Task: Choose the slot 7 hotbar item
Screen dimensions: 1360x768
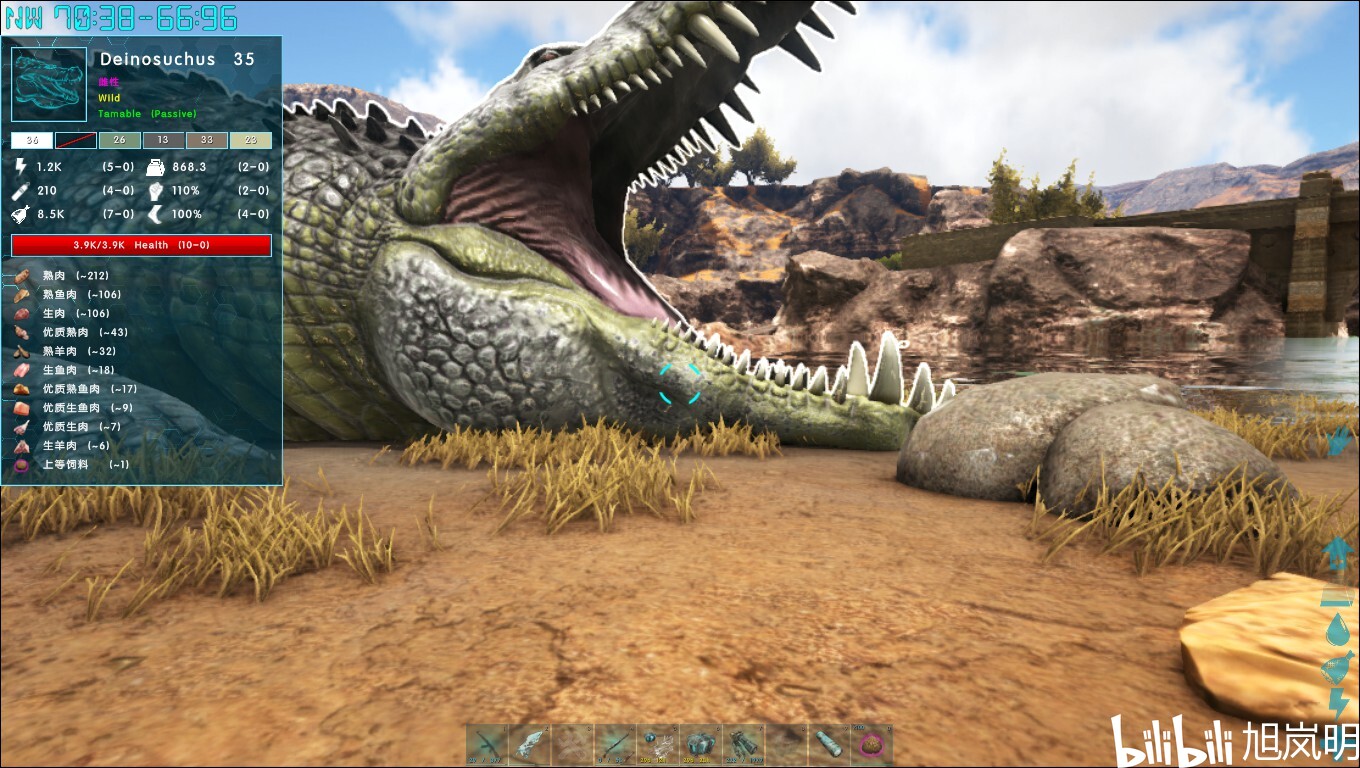Action: 744,745
